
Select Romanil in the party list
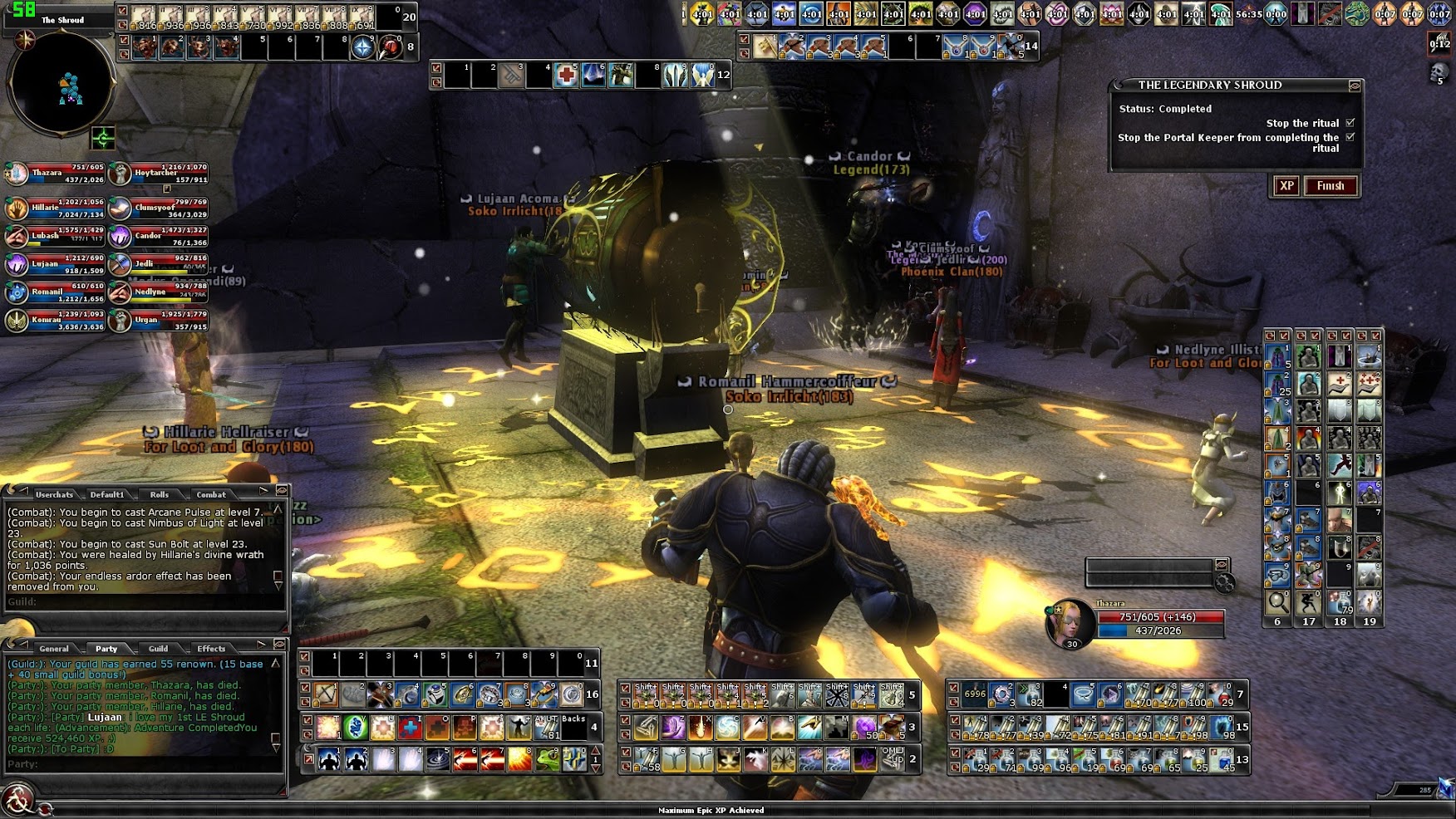[55, 292]
